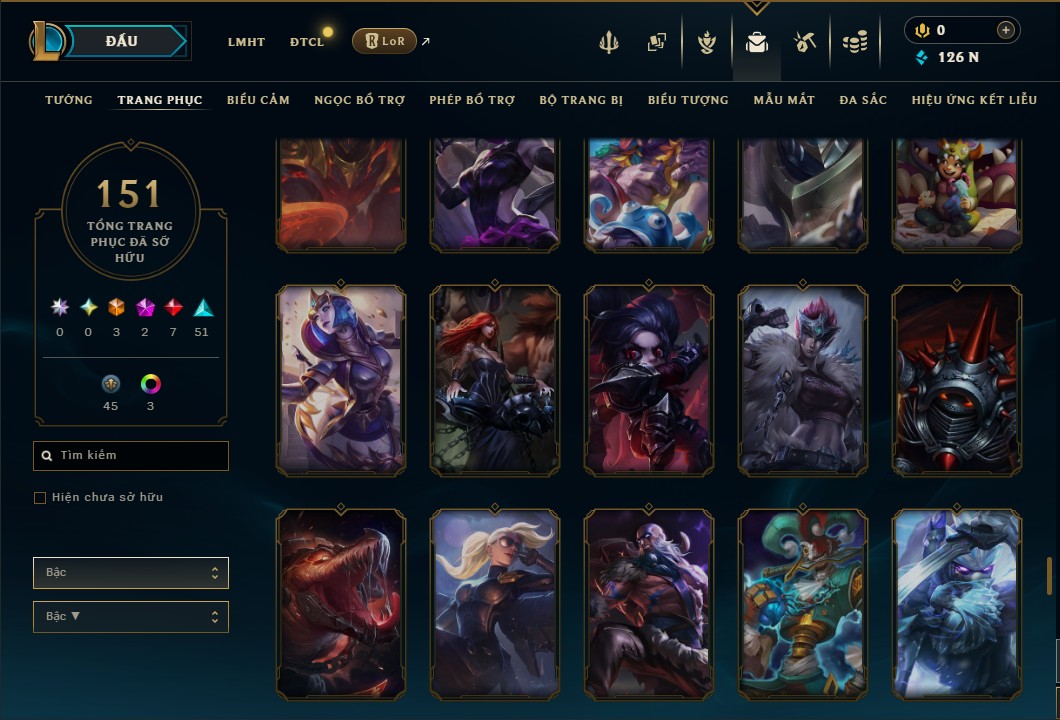Open the hammer and gem loot icon
Screen dimensions: 1060x720
pyautogui.click(x=805, y=42)
